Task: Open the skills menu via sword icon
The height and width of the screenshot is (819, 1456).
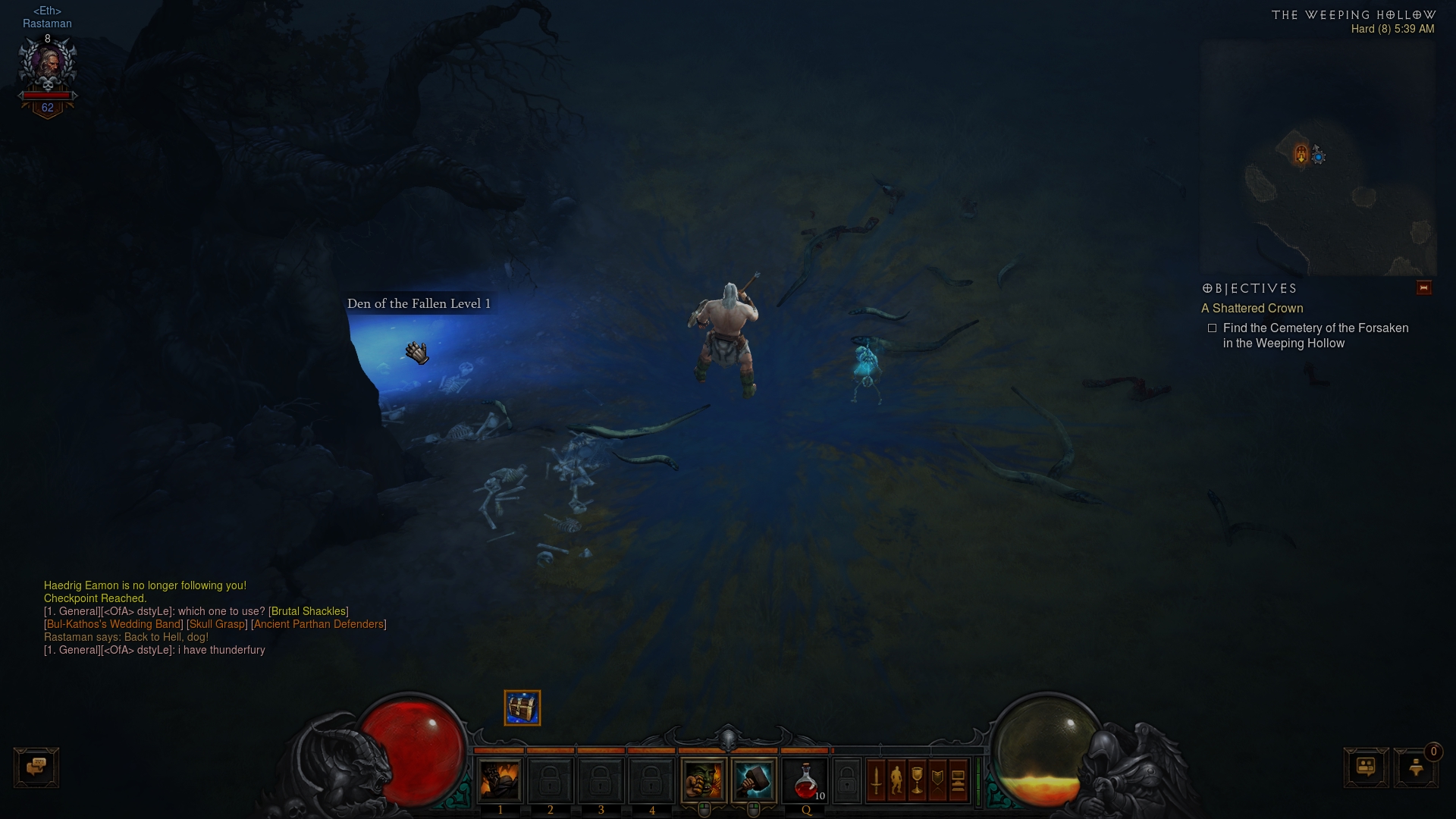Action: 876,780
